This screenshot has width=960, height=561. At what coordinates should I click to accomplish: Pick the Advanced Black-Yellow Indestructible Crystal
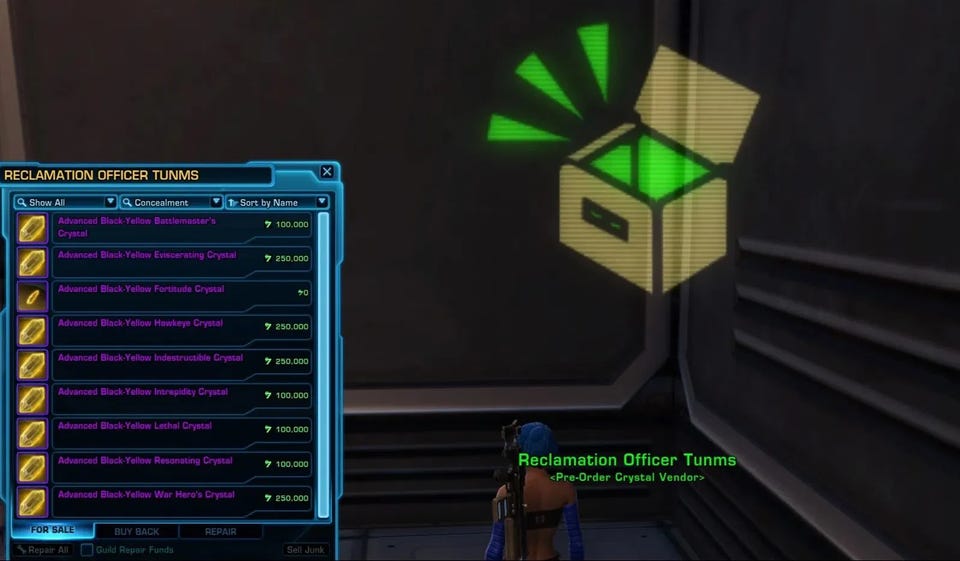(x=165, y=364)
